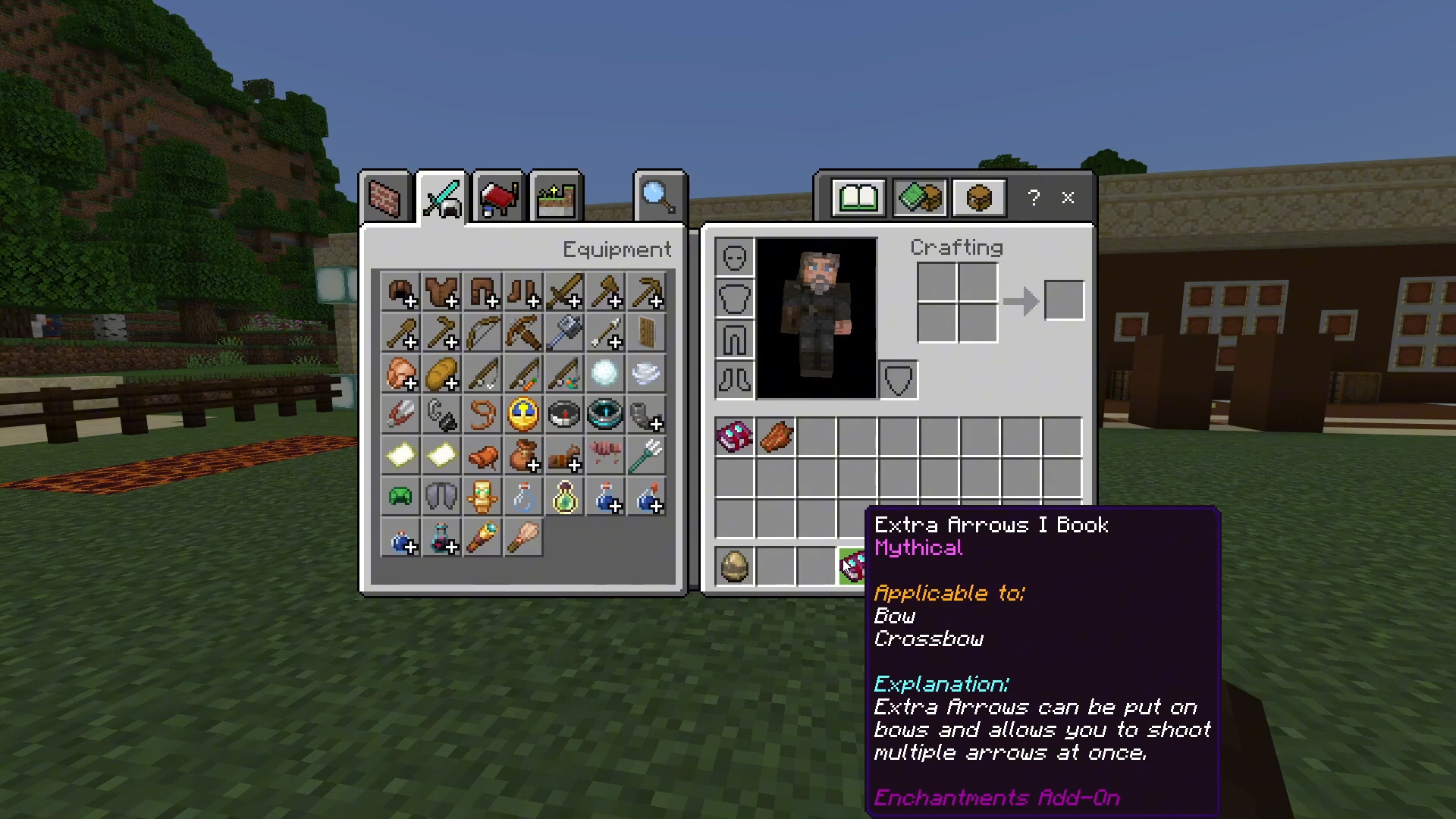Open the recipe book button
Screen dimensions: 1456x819
pyautogui.click(x=858, y=199)
